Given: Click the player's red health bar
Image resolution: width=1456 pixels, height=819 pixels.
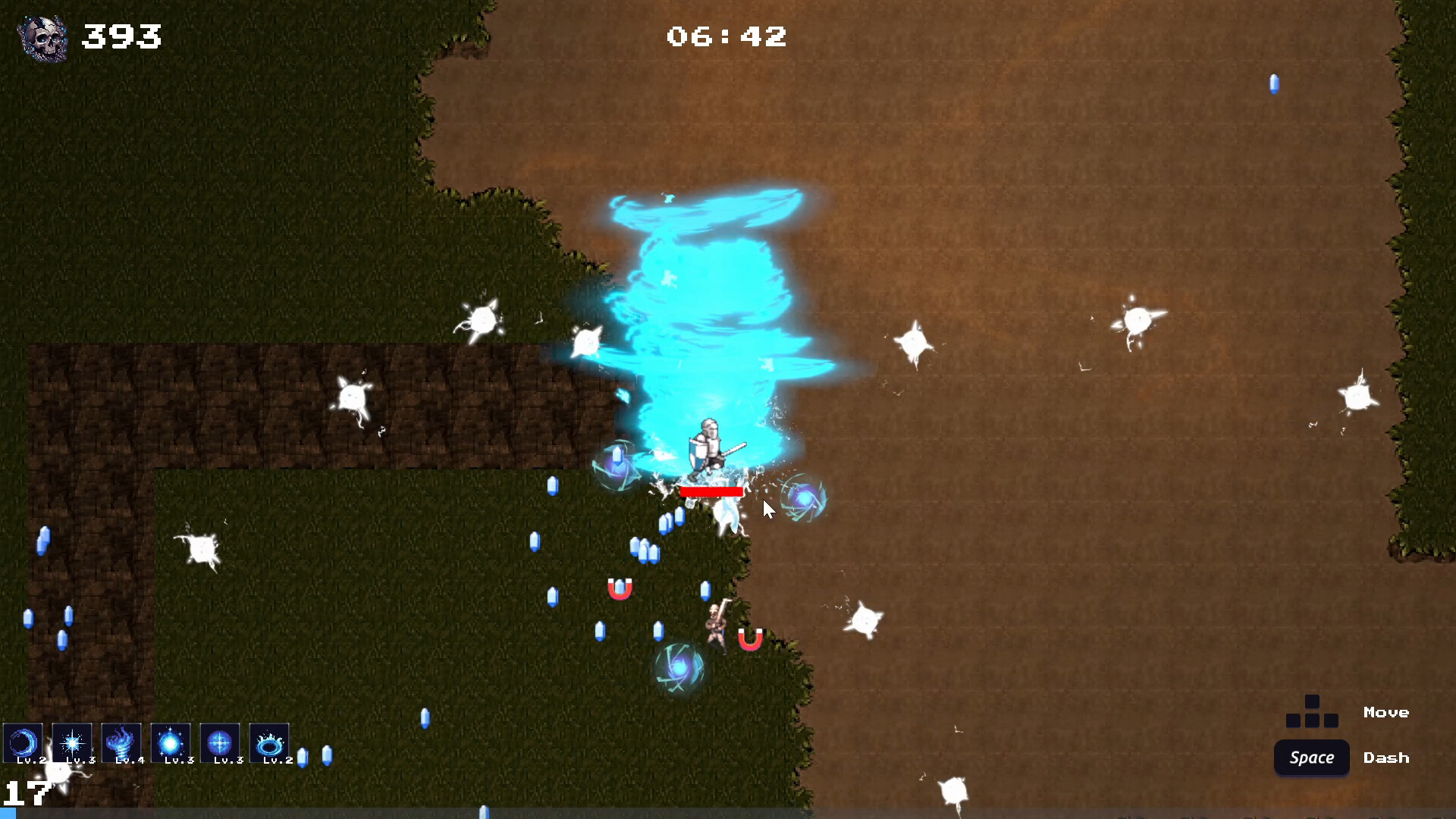Looking at the screenshot, I should [x=711, y=493].
